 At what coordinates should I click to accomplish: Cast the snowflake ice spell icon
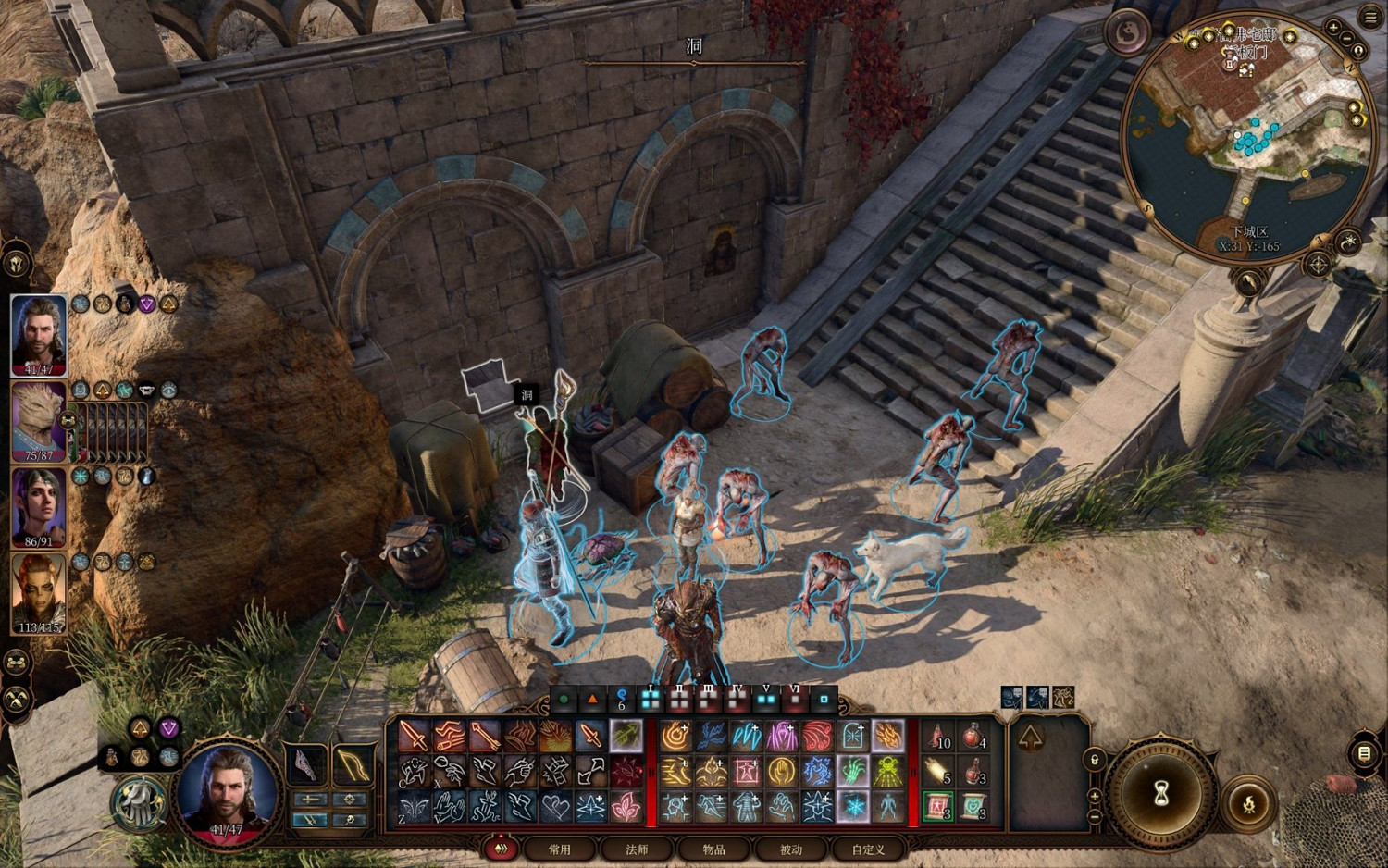click(853, 806)
